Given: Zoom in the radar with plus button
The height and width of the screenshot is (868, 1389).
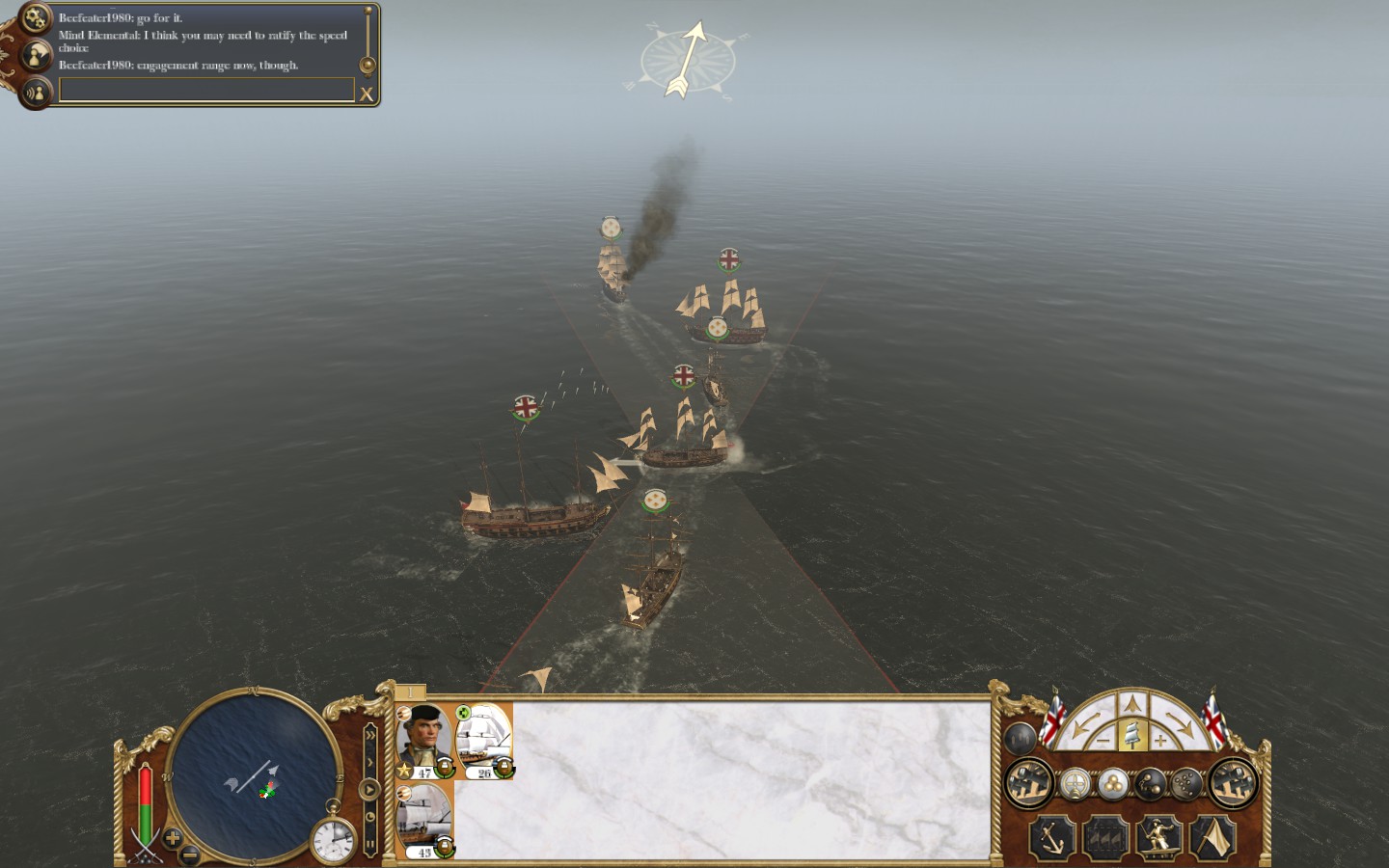Looking at the screenshot, I should pos(173,838).
